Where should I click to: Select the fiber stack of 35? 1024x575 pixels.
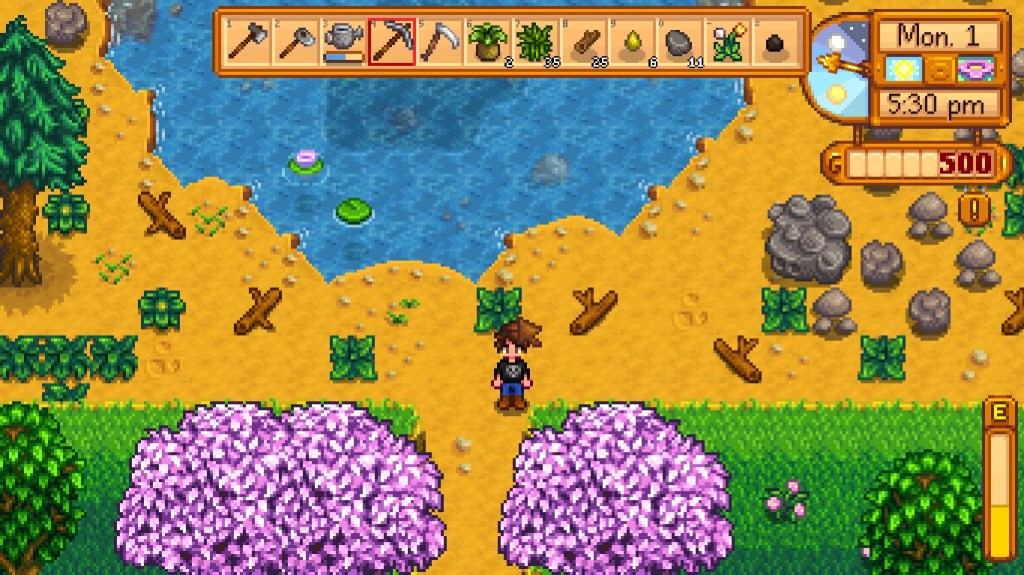click(x=533, y=42)
